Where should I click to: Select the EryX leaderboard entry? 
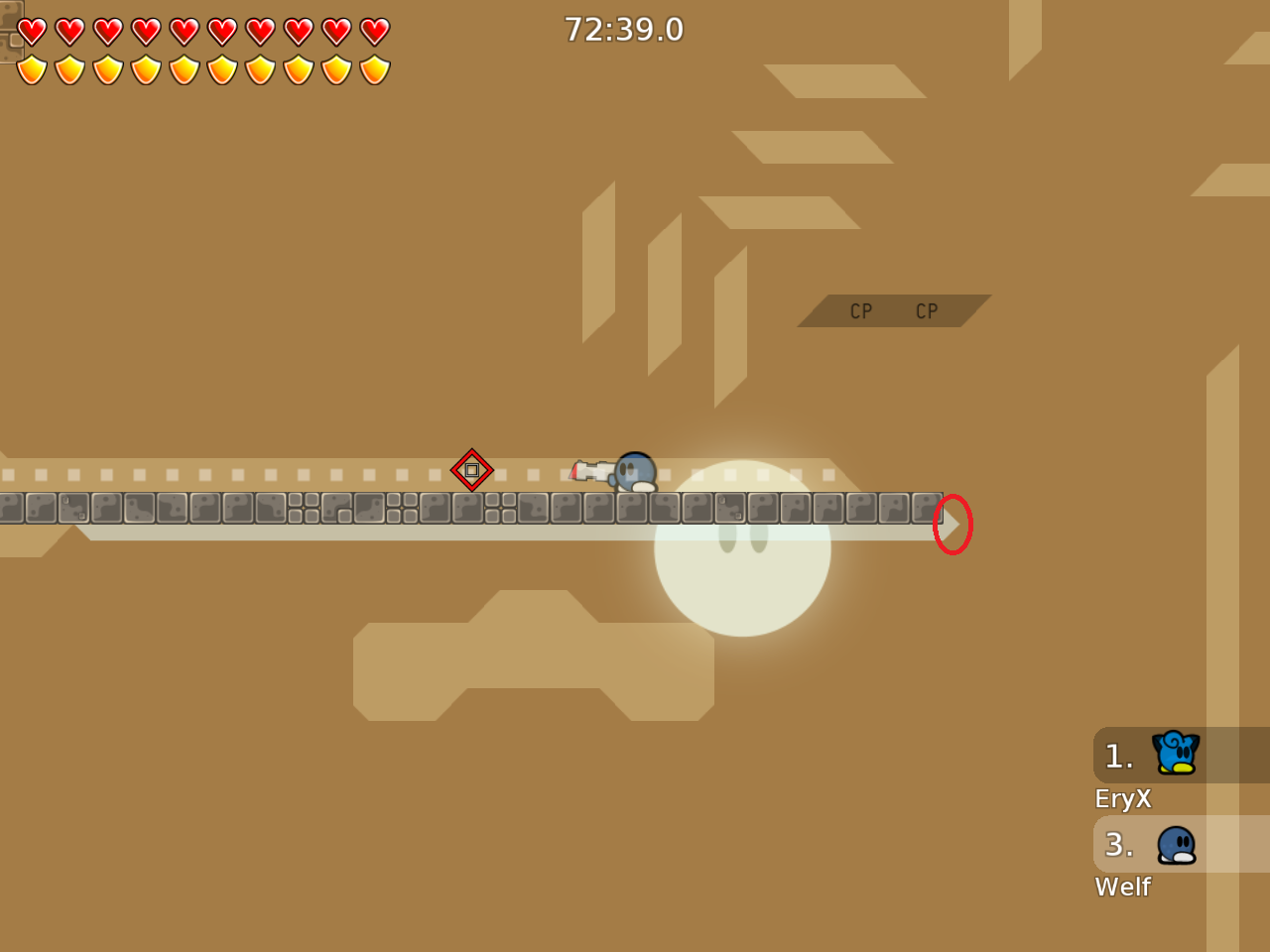1121,798
